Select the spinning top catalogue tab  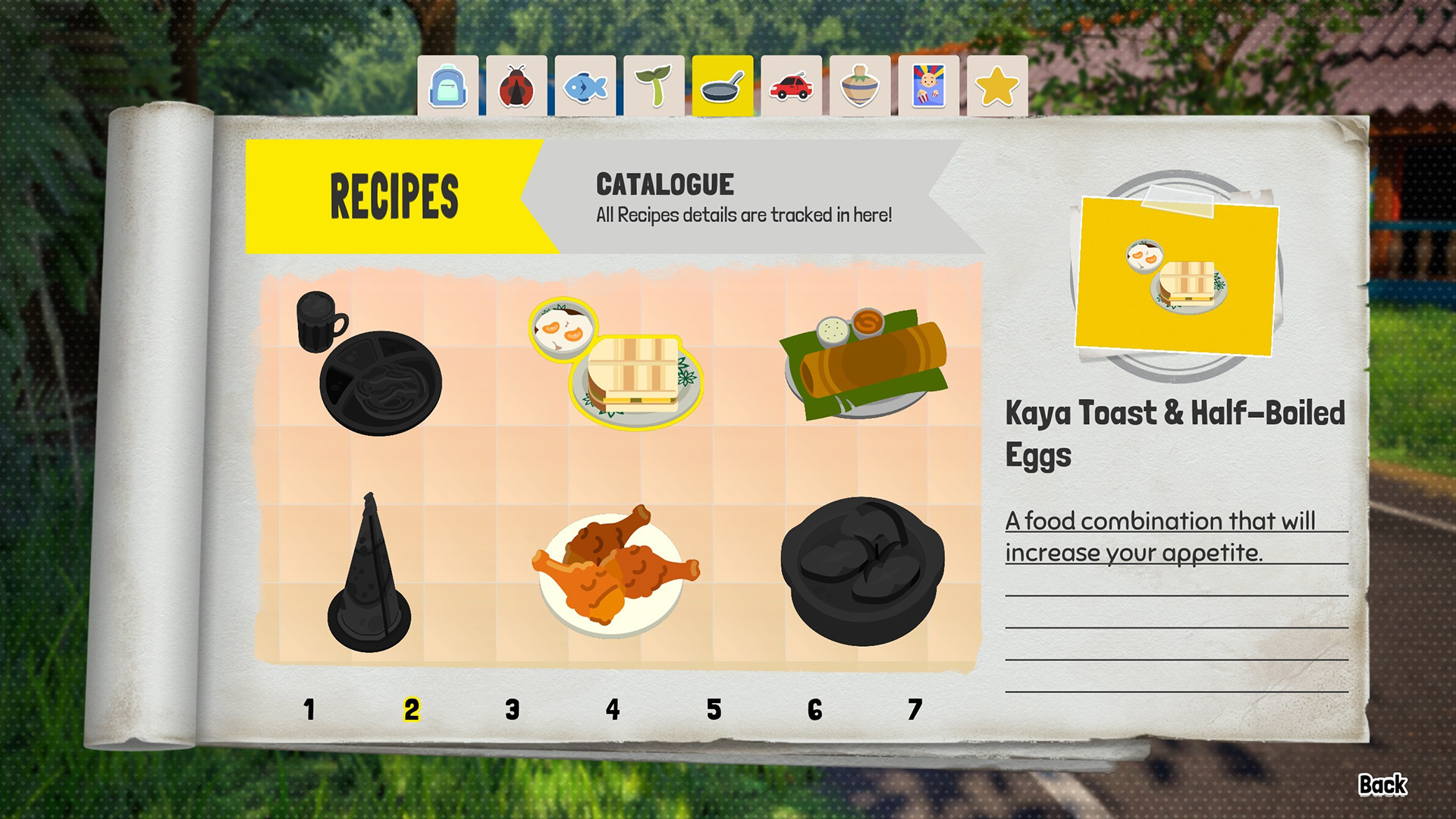[858, 85]
